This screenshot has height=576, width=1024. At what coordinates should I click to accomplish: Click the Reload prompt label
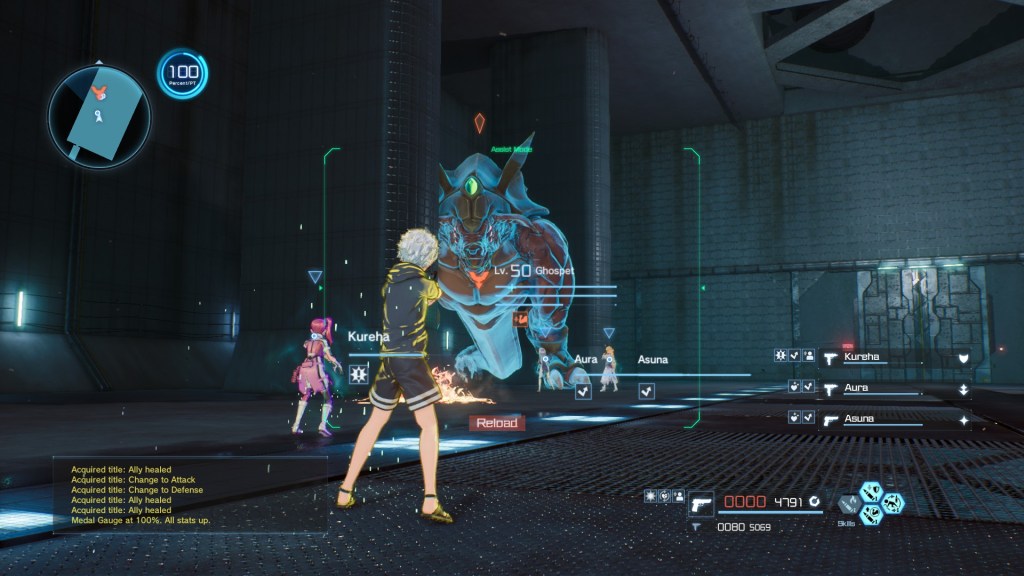[497, 423]
